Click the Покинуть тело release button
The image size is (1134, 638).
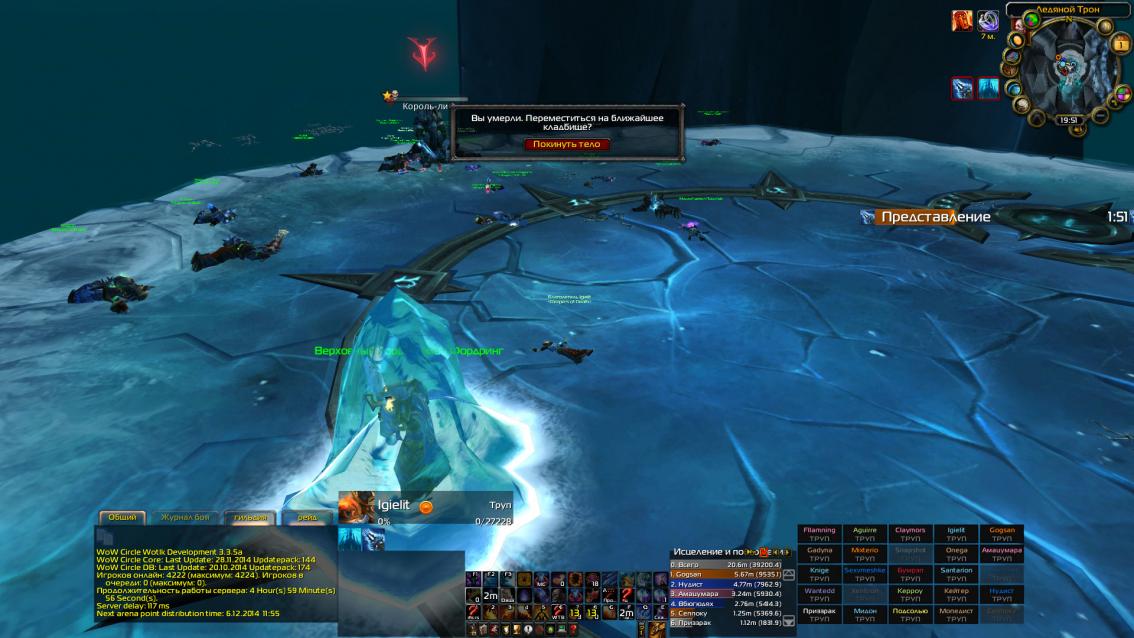pos(567,144)
